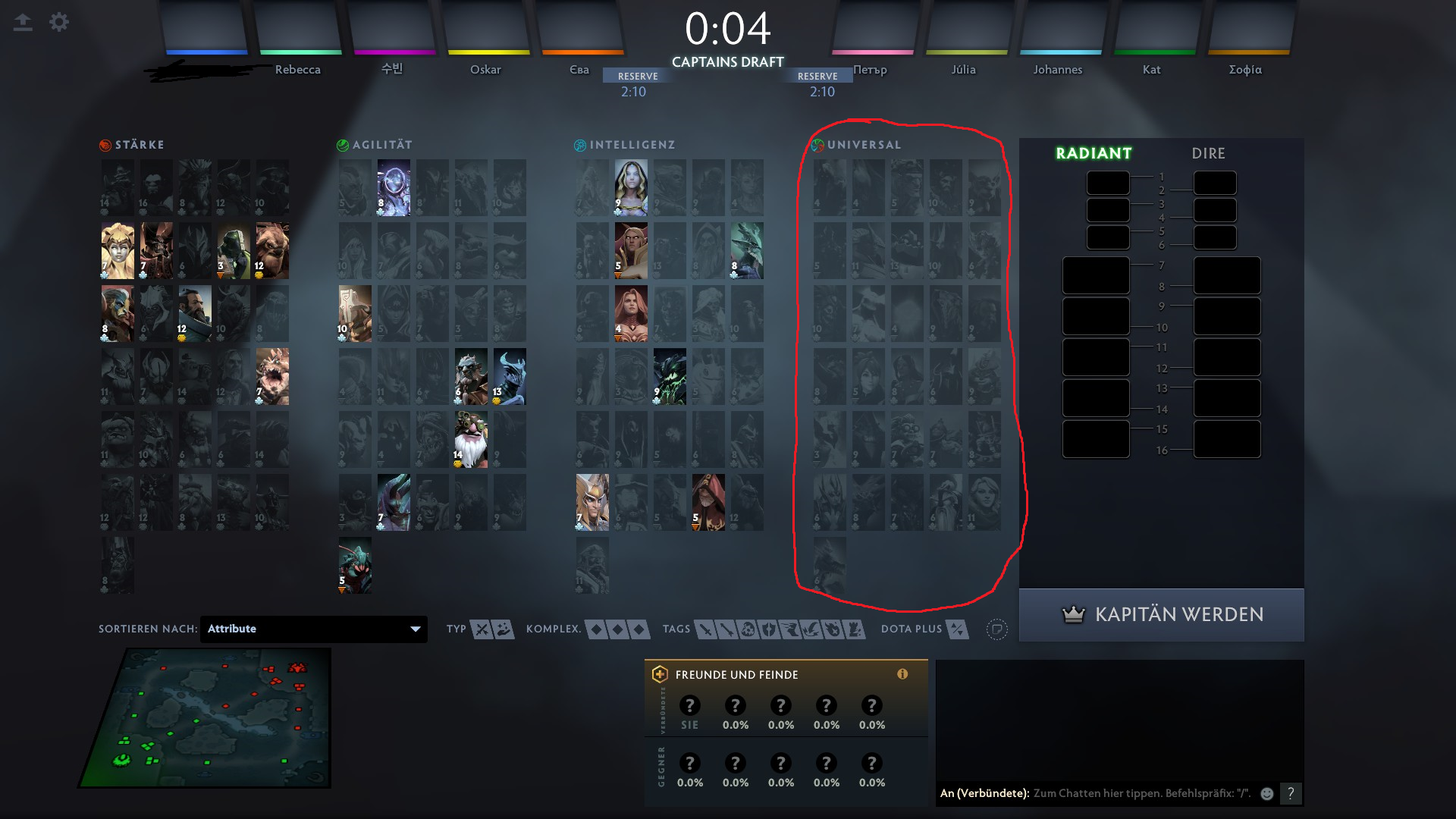Open the settings gear in the top left

[59, 22]
